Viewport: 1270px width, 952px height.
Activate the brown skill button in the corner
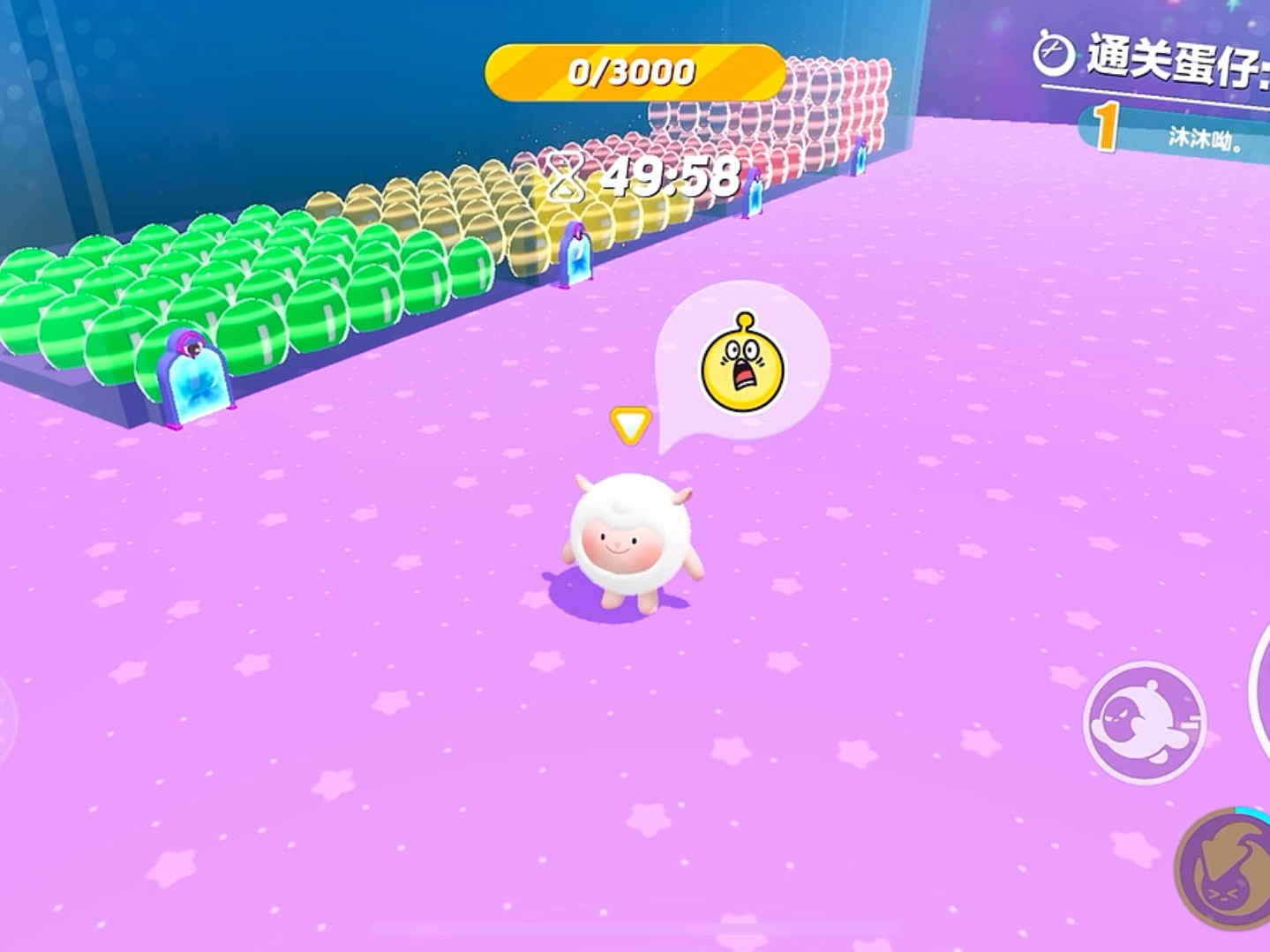(x=1227, y=867)
